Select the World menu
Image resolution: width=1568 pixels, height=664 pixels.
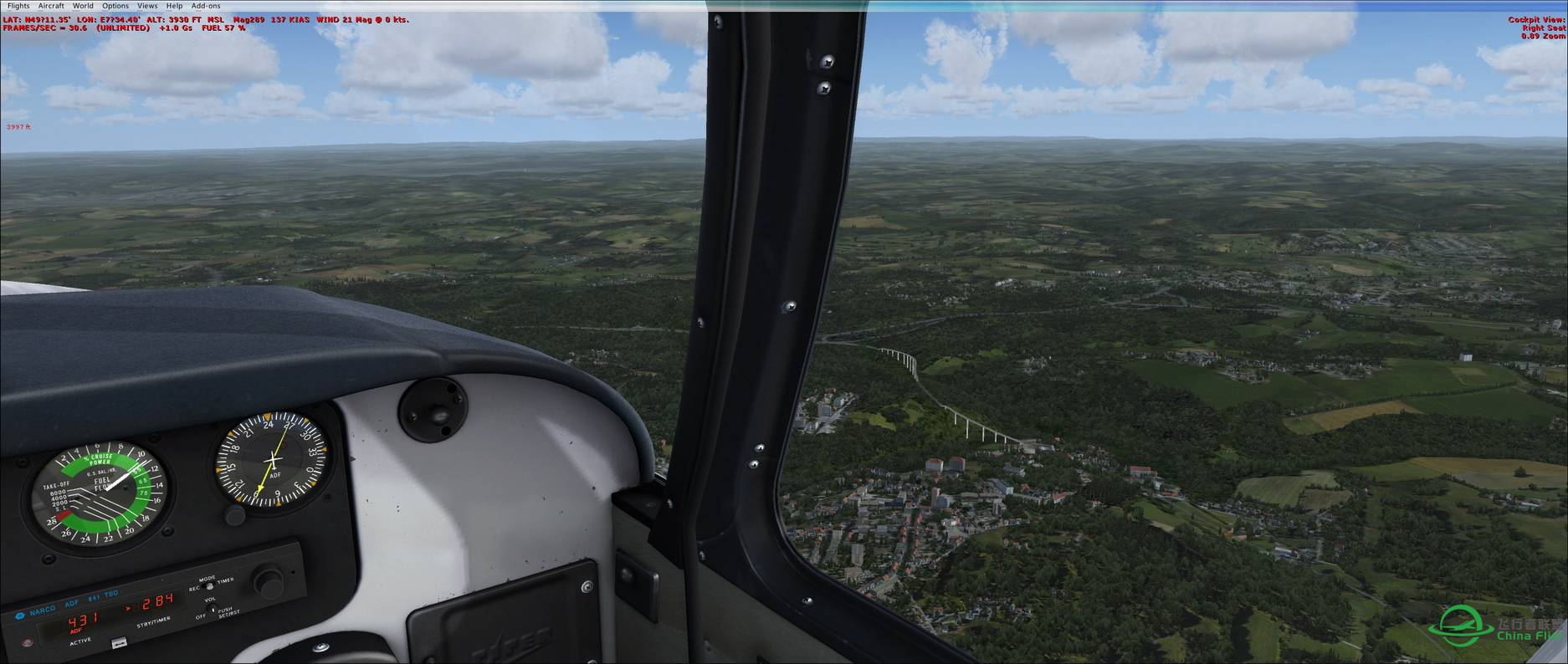(x=83, y=6)
